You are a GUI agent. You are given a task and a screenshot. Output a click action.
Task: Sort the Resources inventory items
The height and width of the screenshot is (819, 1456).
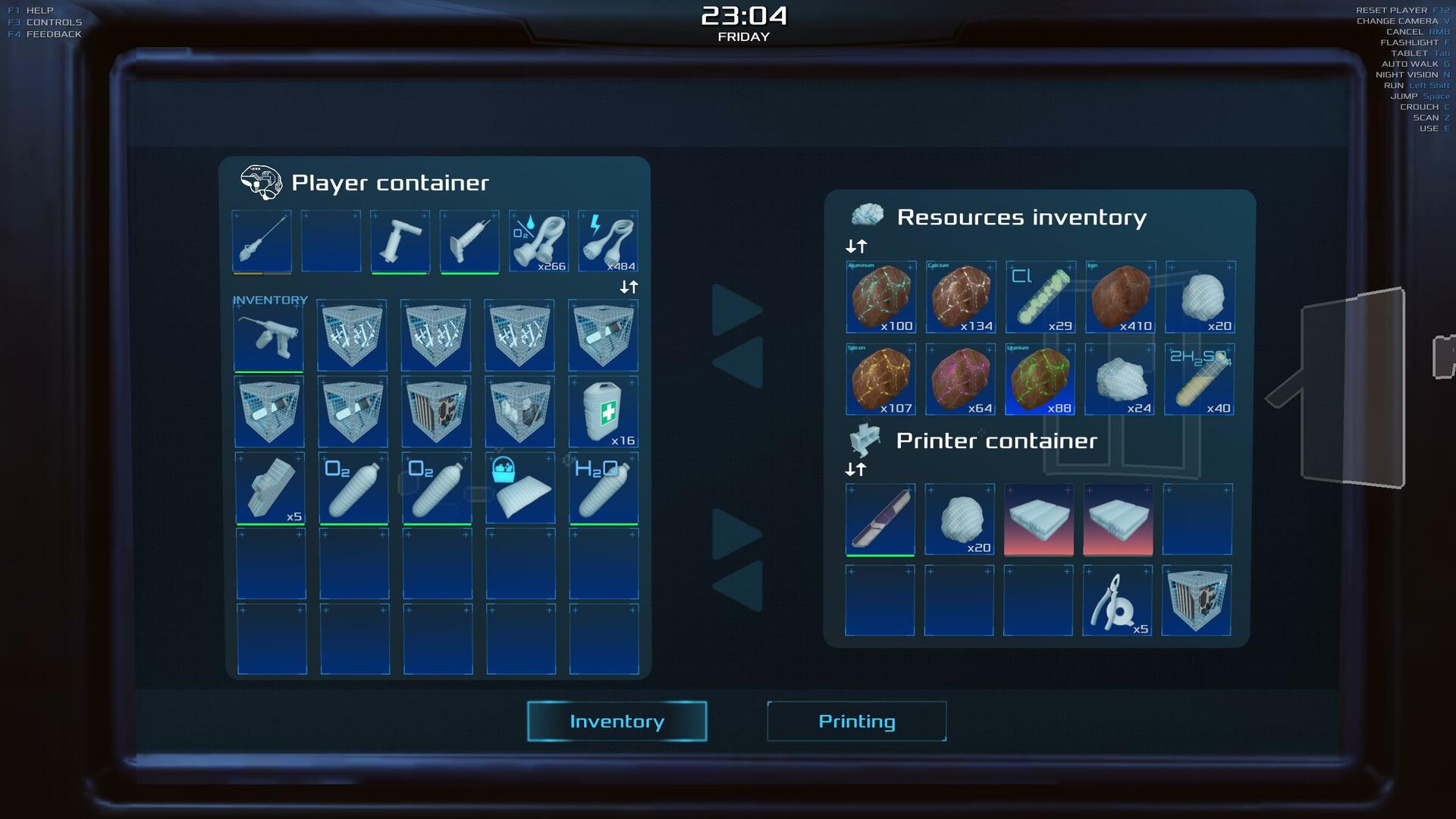[856, 246]
